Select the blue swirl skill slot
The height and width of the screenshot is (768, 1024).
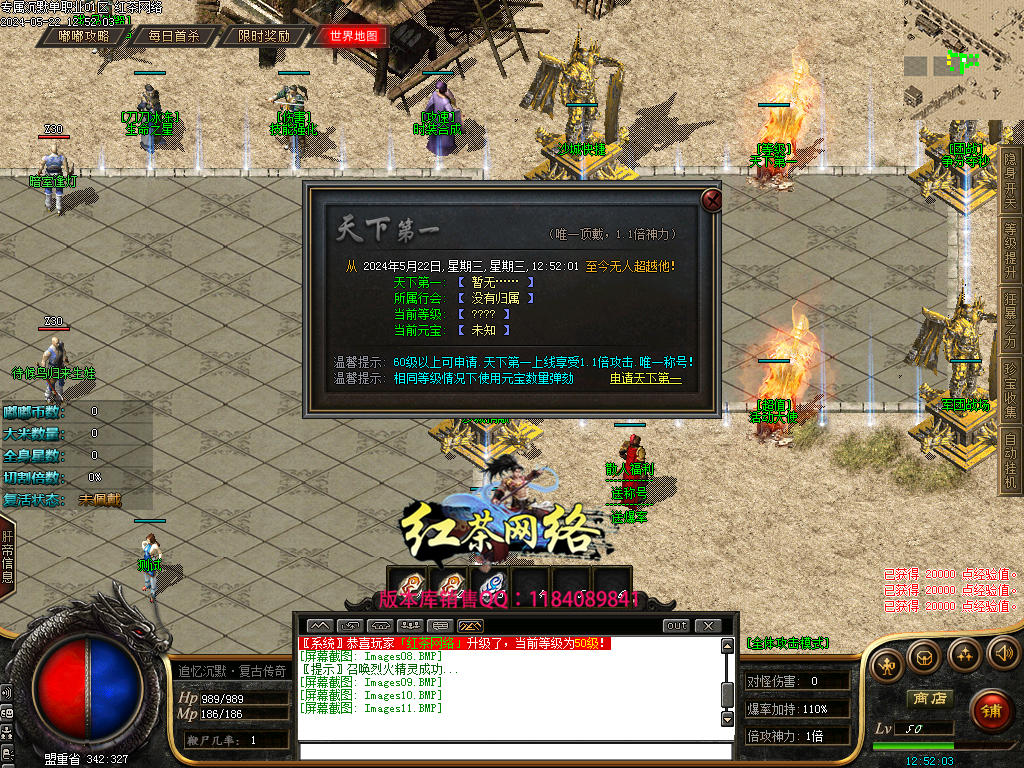pyautogui.click(x=490, y=585)
